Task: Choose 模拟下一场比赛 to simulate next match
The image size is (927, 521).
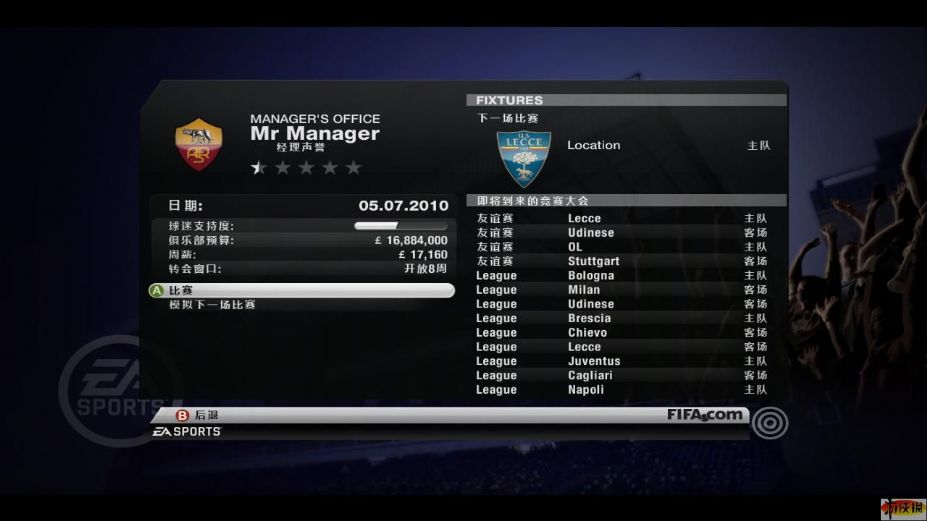Action: (212, 304)
